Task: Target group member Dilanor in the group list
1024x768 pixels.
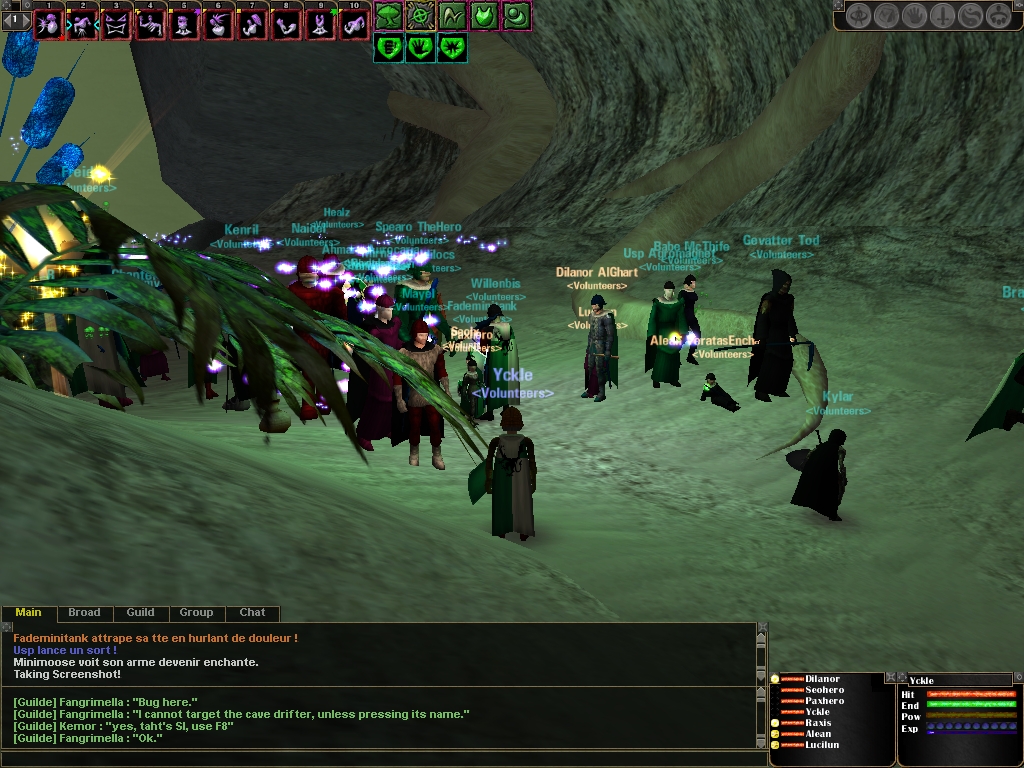Action: [822, 679]
